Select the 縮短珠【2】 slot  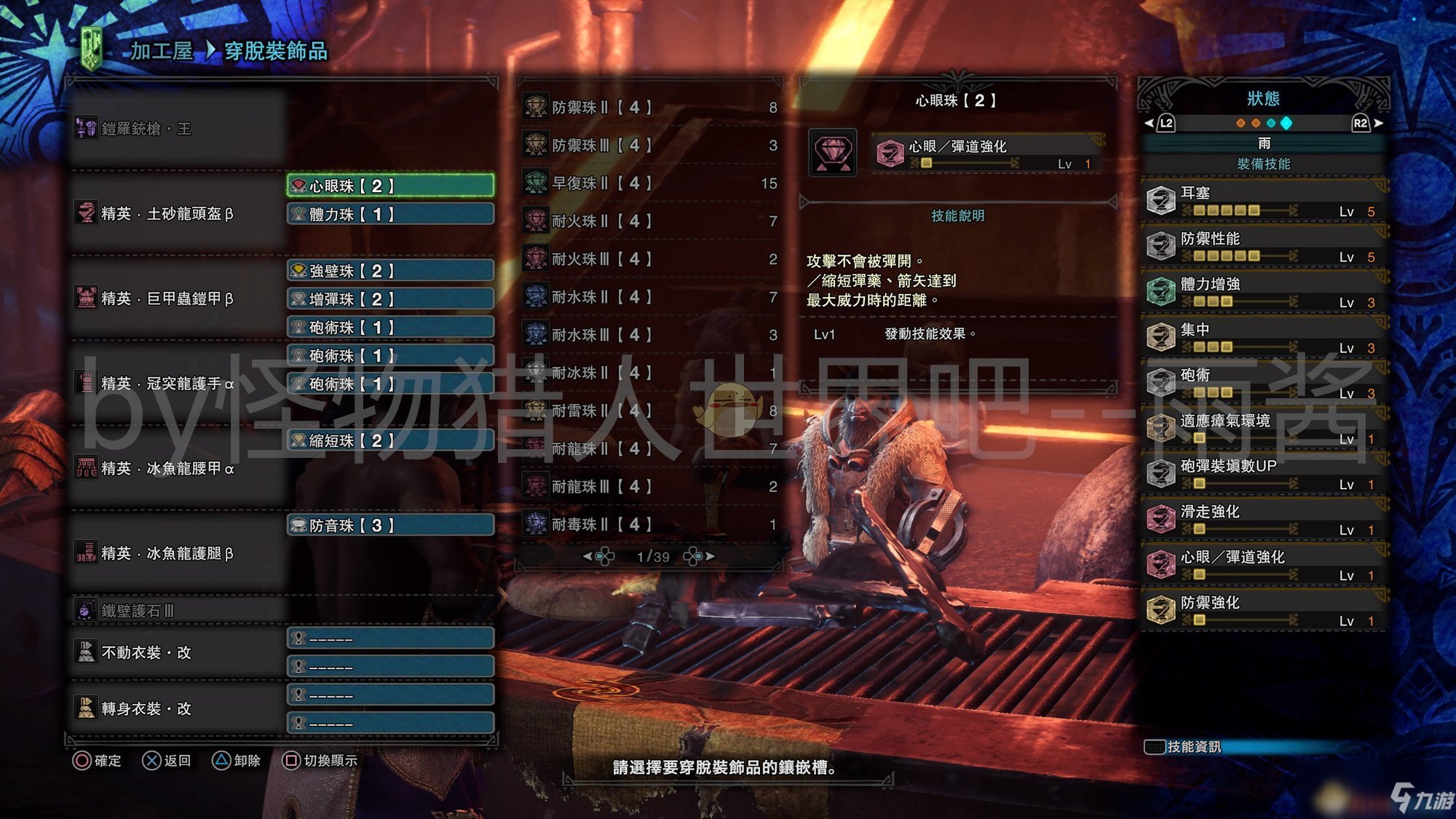(x=390, y=440)
